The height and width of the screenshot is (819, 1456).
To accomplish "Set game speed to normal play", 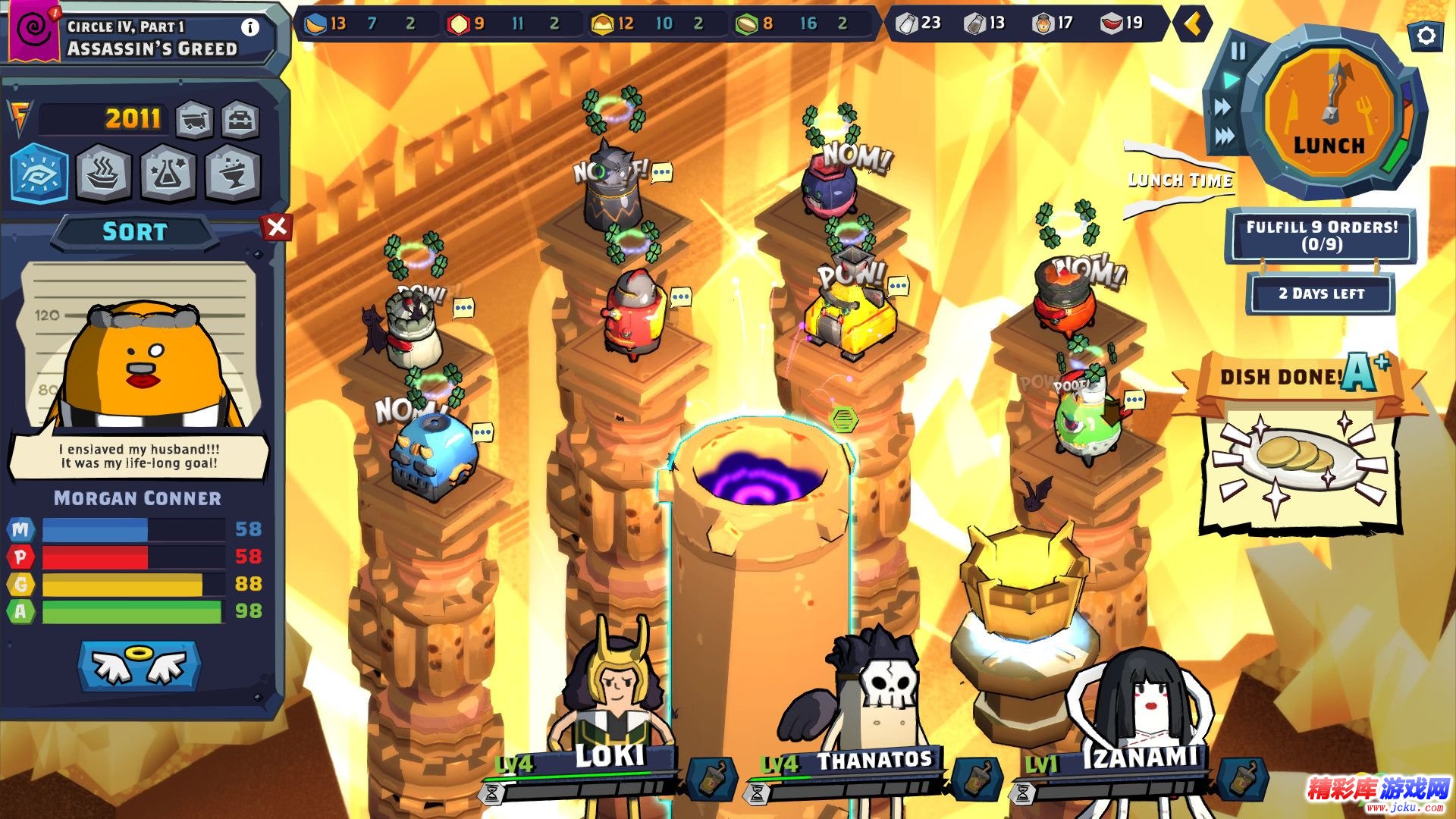I will (x=1230, y=80).
